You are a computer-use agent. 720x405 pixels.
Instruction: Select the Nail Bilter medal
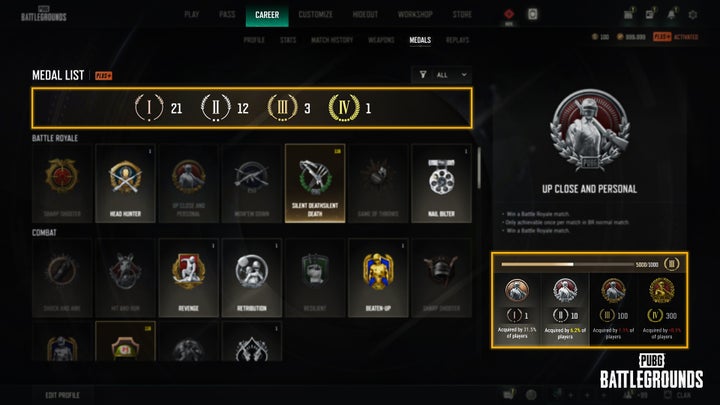coord(441,182)
